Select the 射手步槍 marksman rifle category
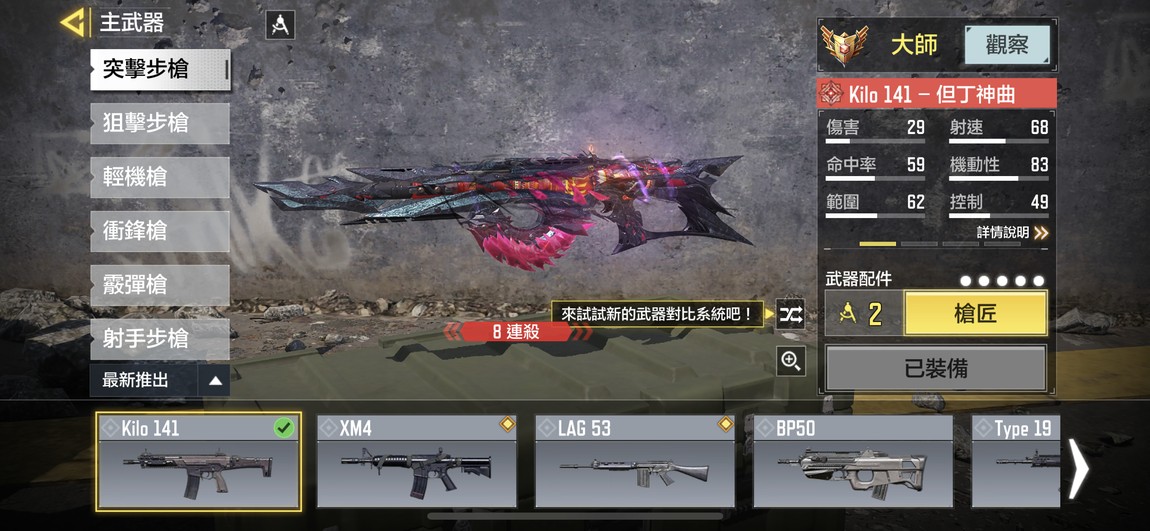The height and width of the screenshot is (531, 1150). pyautogui.click(x=160, y=339)
